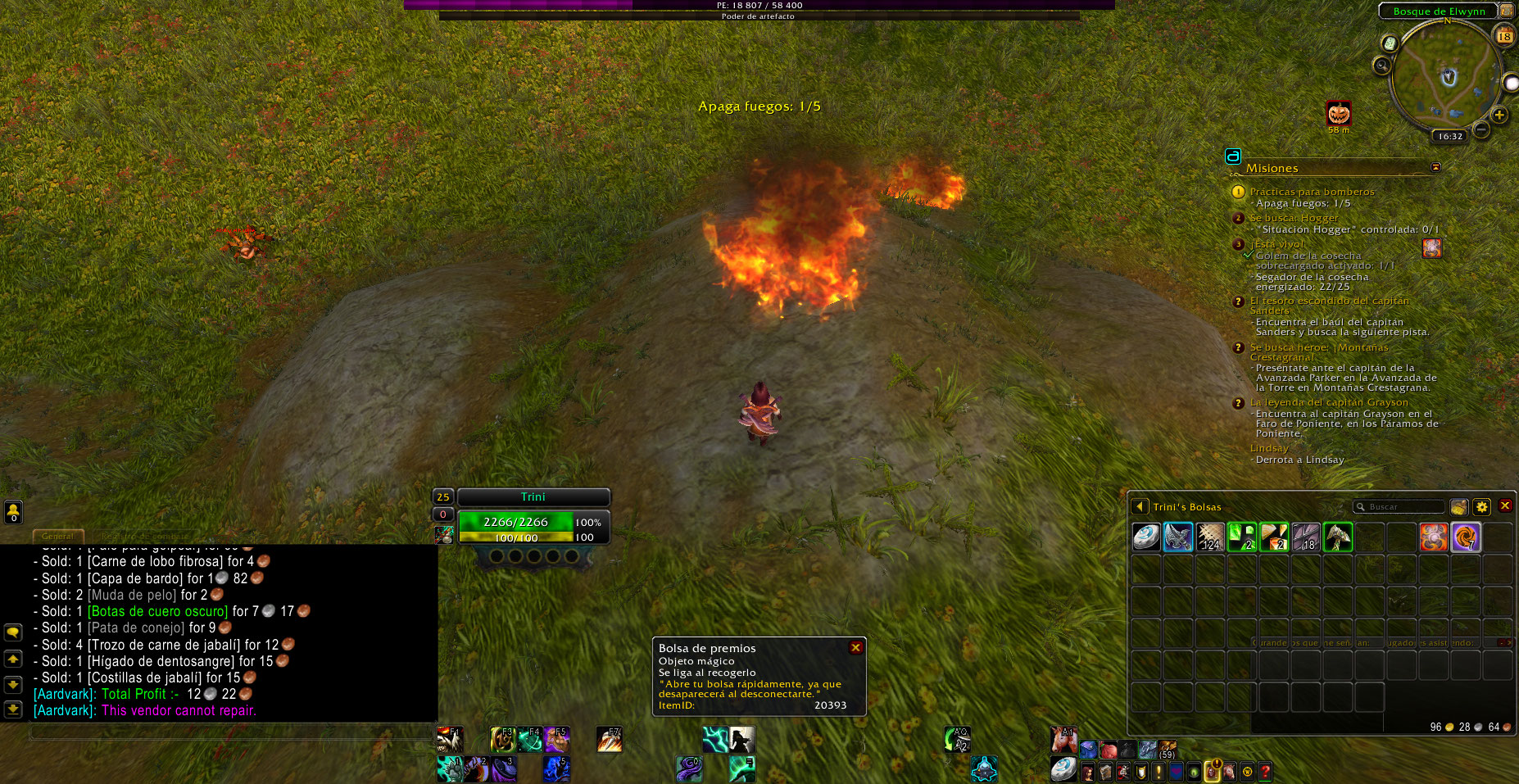Zoom in the minimap with the plus button

1499,116
